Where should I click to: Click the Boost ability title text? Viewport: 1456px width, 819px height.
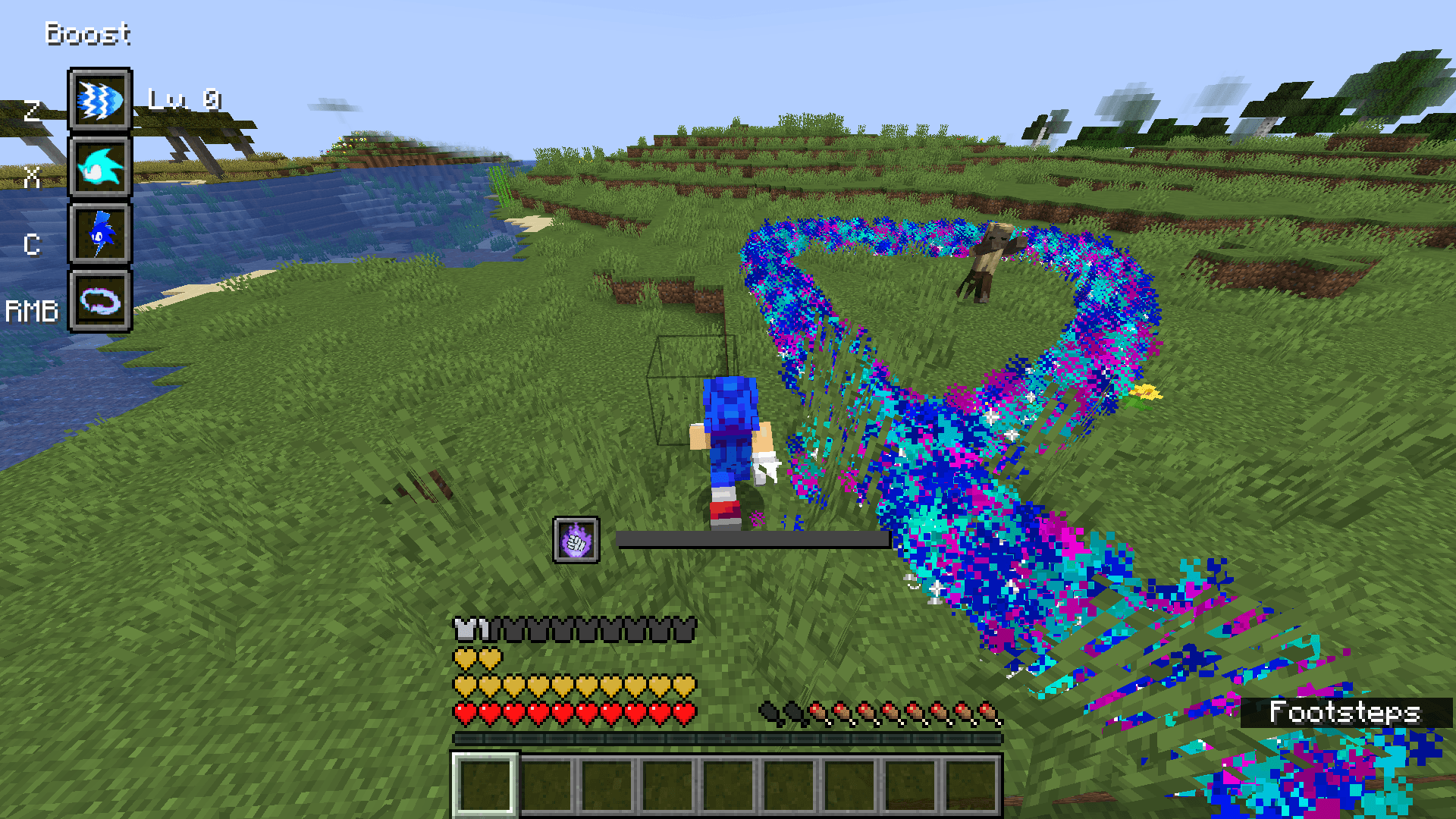click(87, 32)
